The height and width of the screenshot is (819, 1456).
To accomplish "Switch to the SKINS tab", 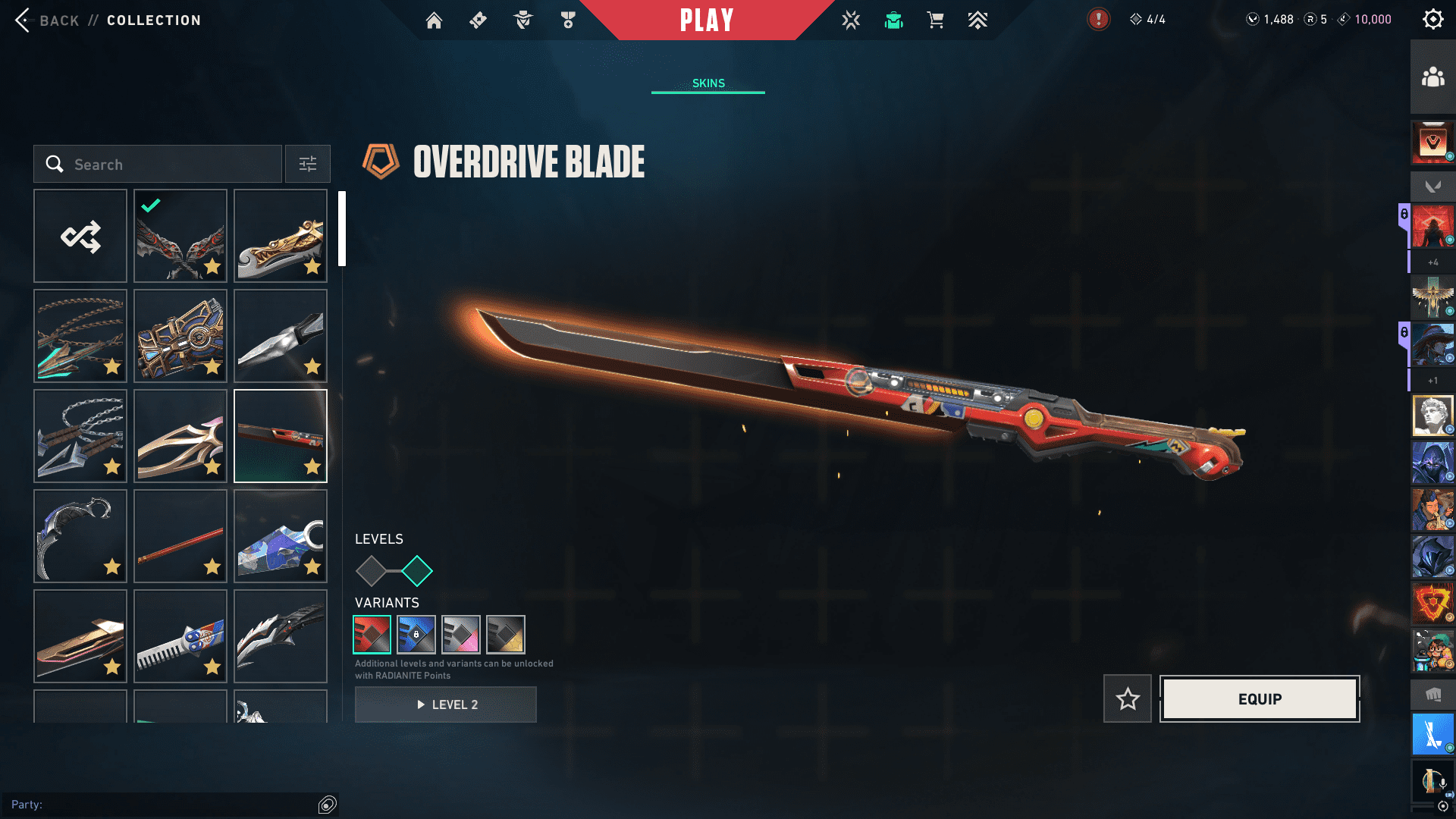I will [708, 83].
